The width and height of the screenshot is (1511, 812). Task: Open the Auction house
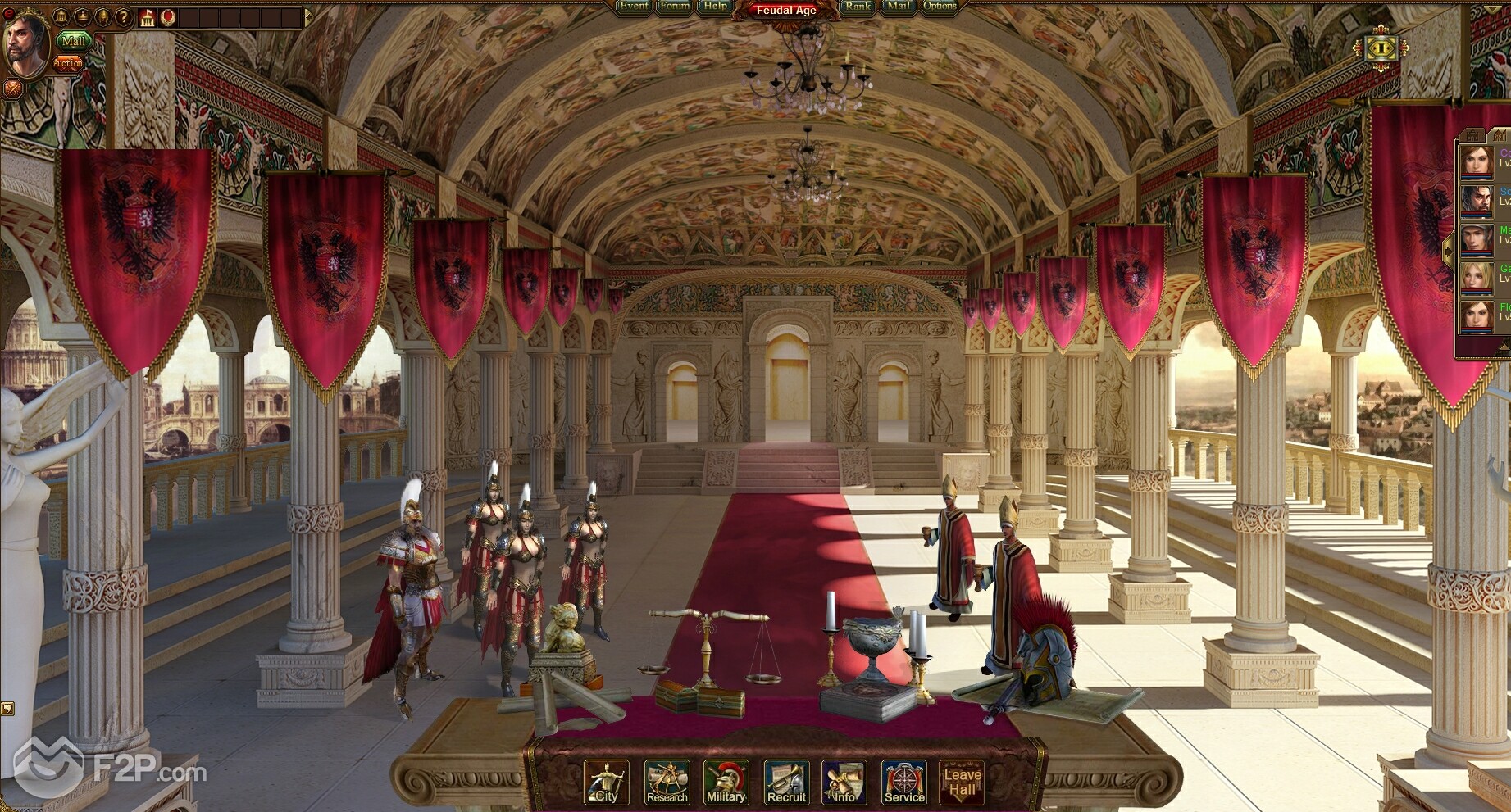pyautogui.click(x=67, y=63)
